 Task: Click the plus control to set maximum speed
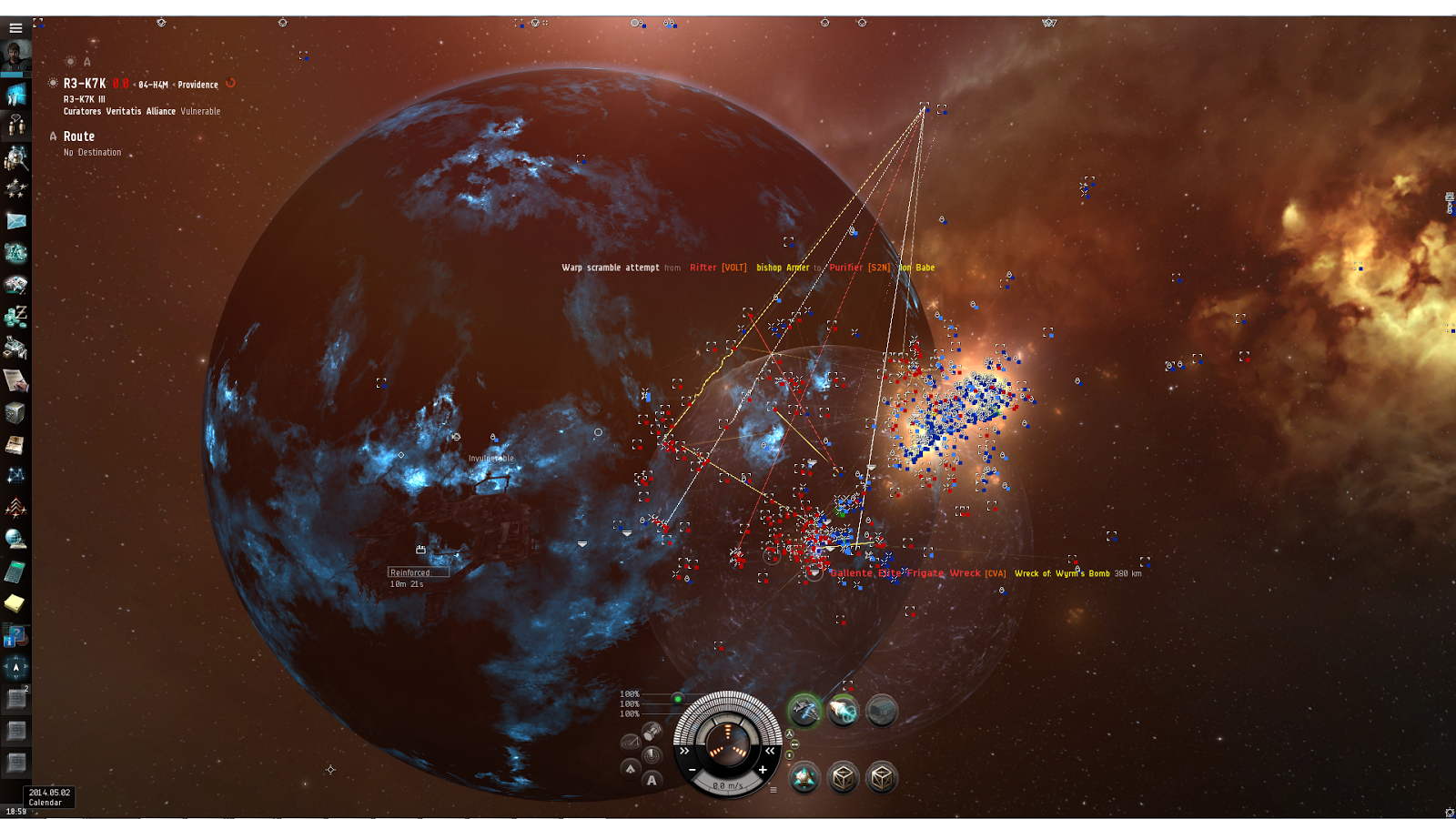pyautogui.click(x=763, y=770)
